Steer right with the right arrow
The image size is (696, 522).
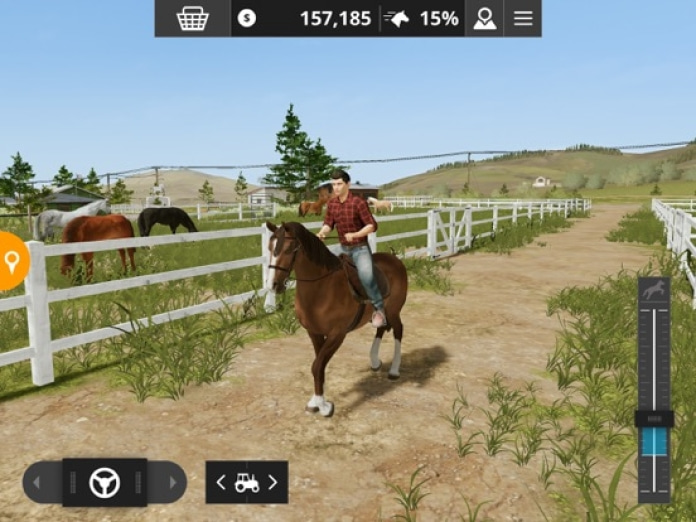click(x=171, y=482)
